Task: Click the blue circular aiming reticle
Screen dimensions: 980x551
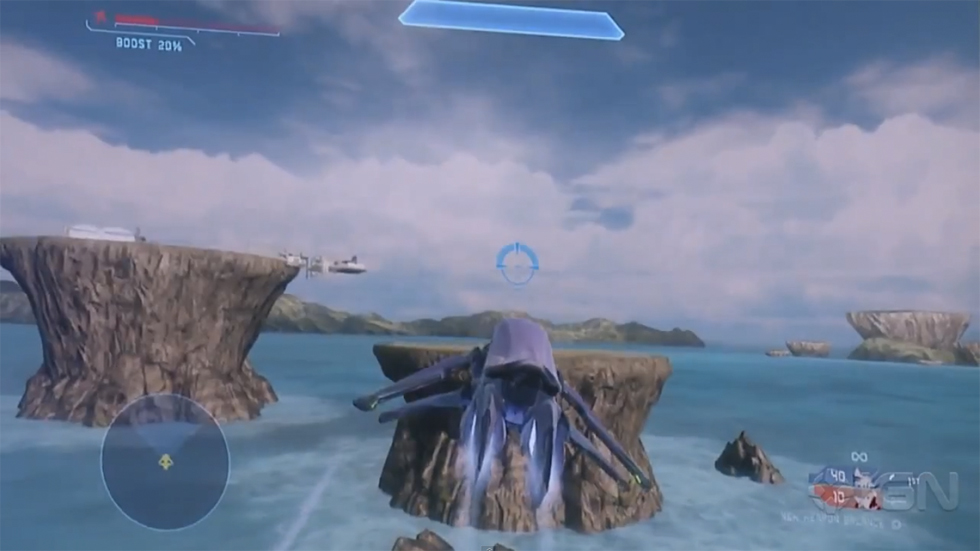Action: 517,262
